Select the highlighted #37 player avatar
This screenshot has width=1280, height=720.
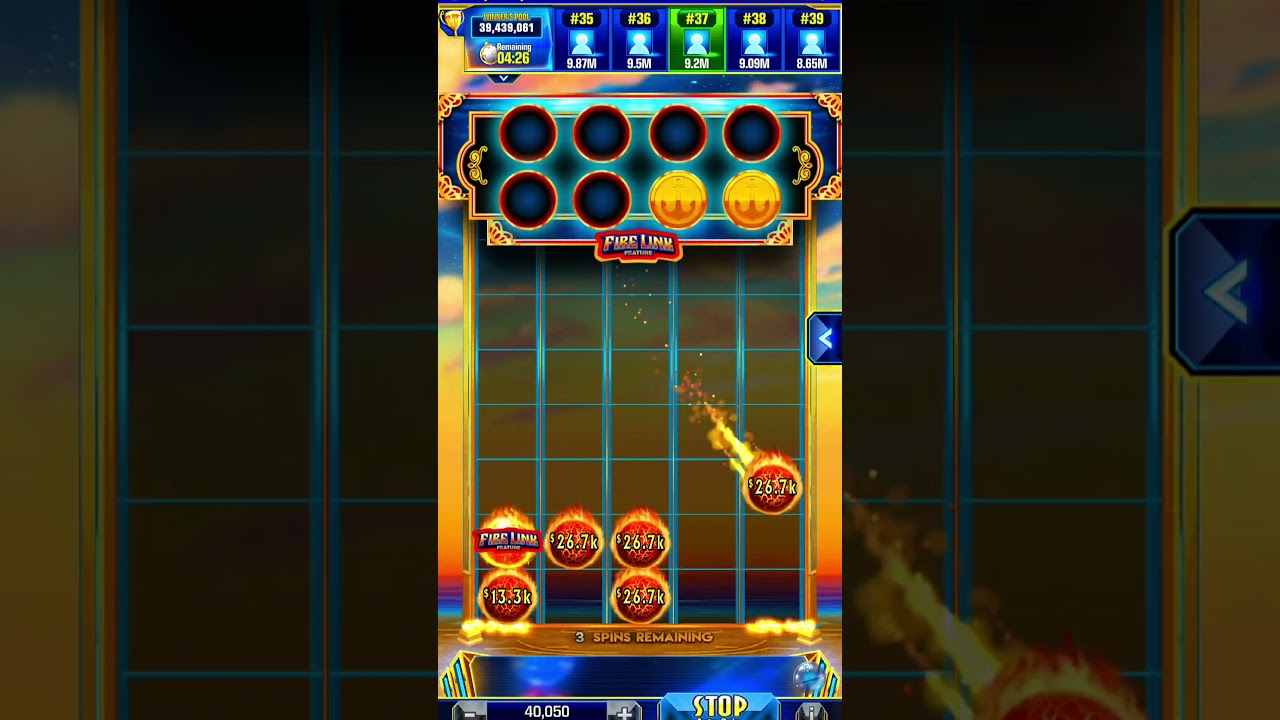(x=697, y=42)
